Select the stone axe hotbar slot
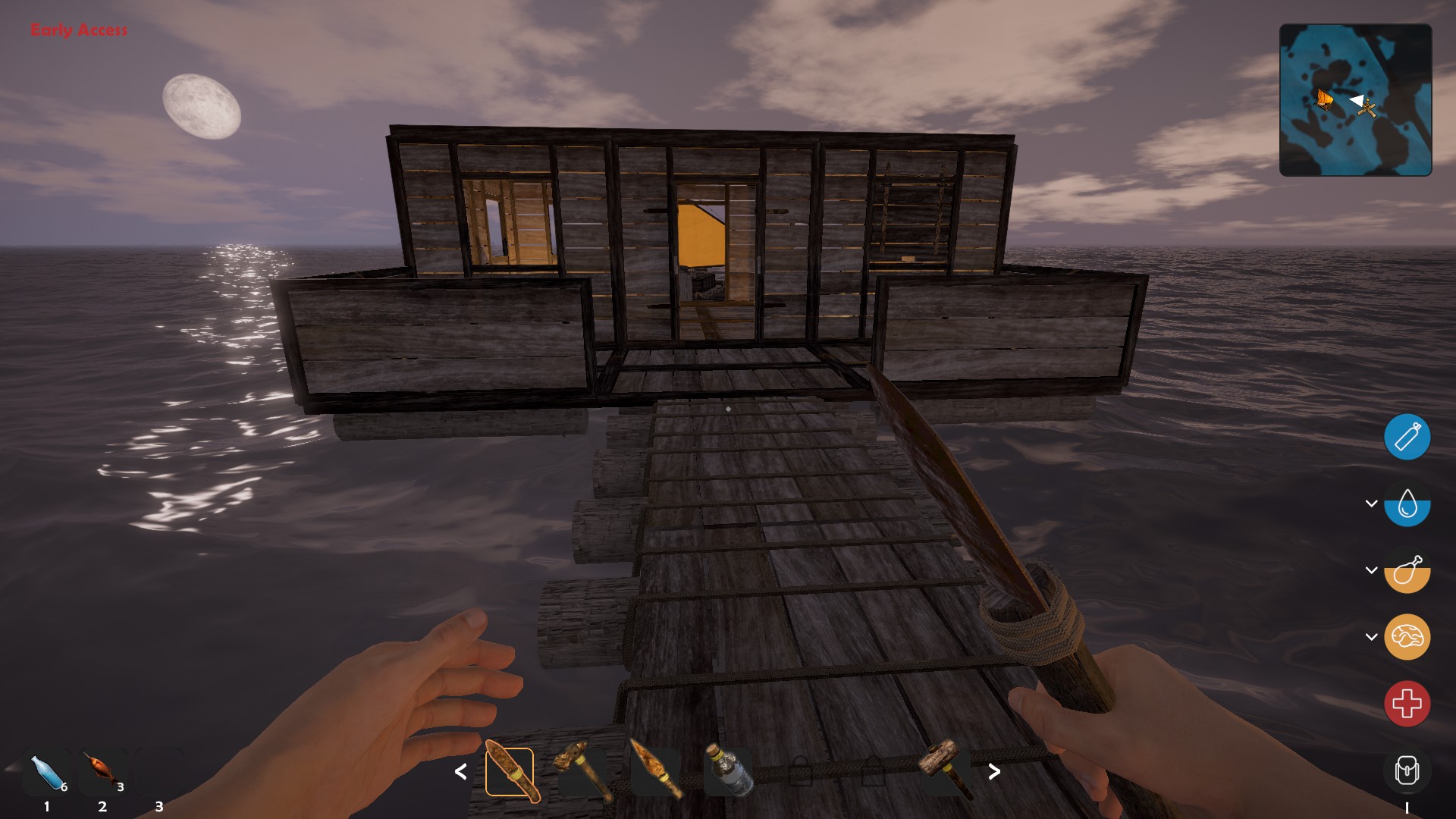 582,772
